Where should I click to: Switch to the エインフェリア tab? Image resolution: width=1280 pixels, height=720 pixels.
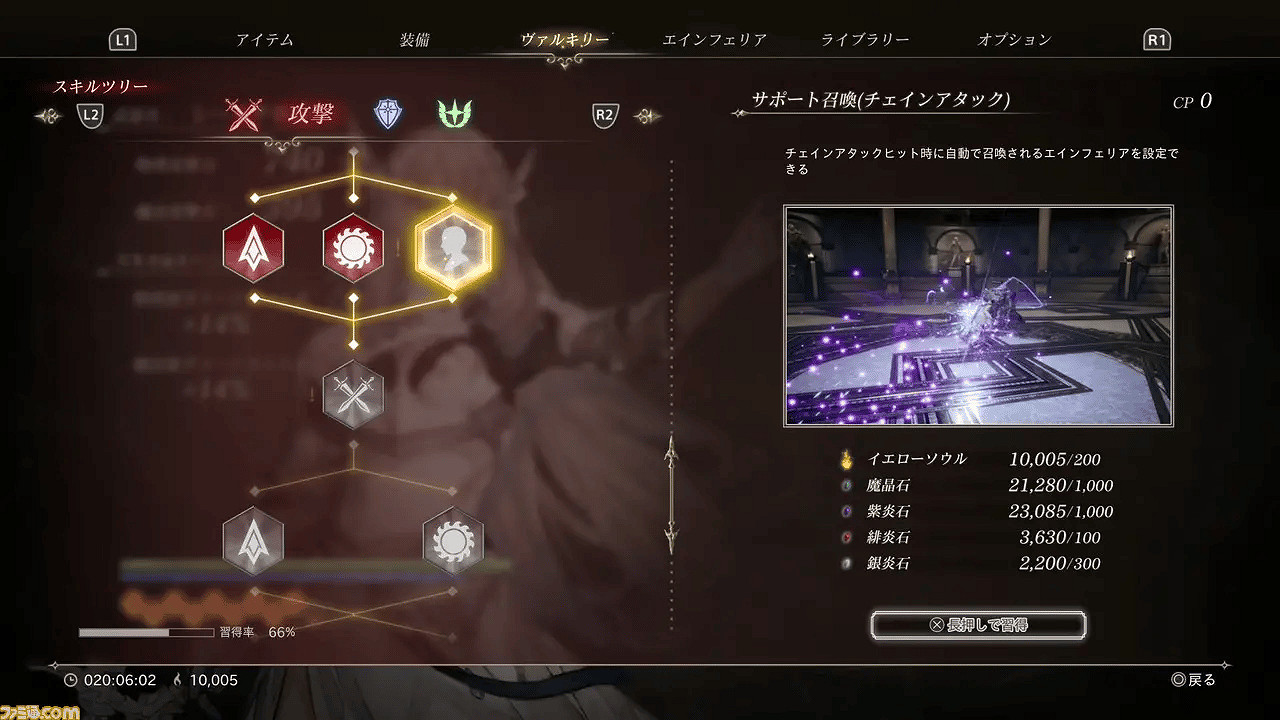tap(715, 39)
